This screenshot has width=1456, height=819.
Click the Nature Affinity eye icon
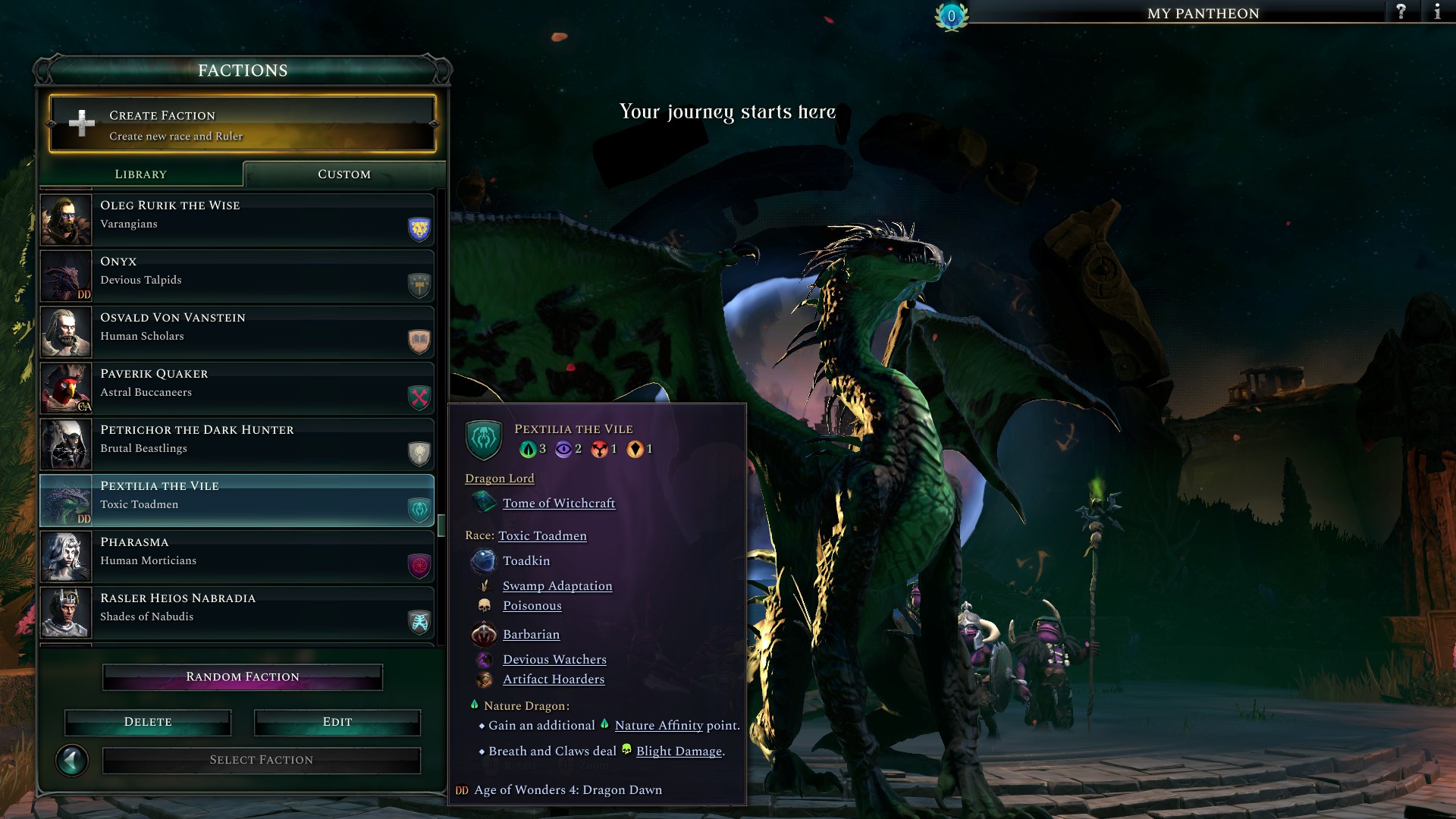click(x=529, y=447)
